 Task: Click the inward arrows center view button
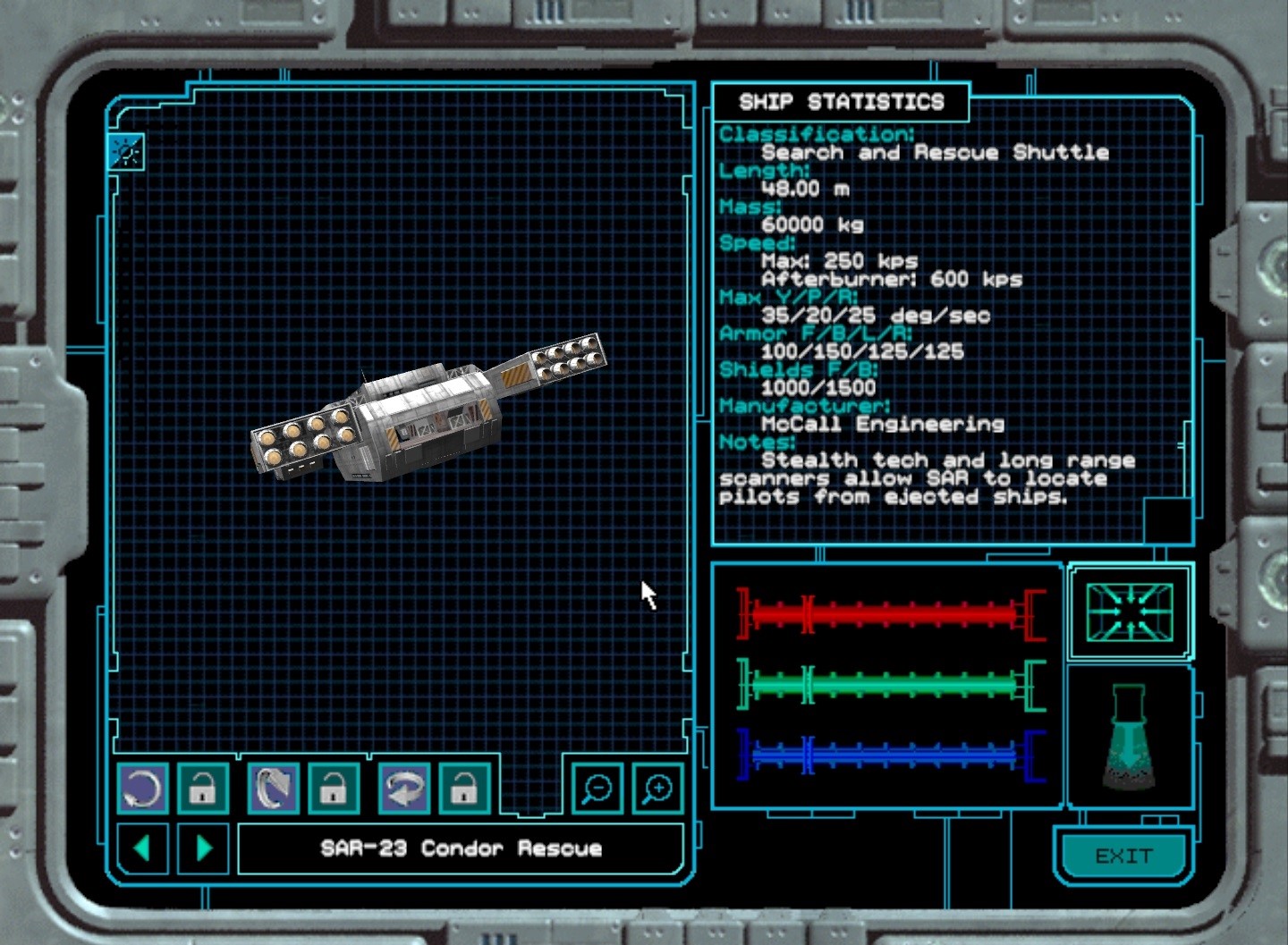pos(1129,612)
